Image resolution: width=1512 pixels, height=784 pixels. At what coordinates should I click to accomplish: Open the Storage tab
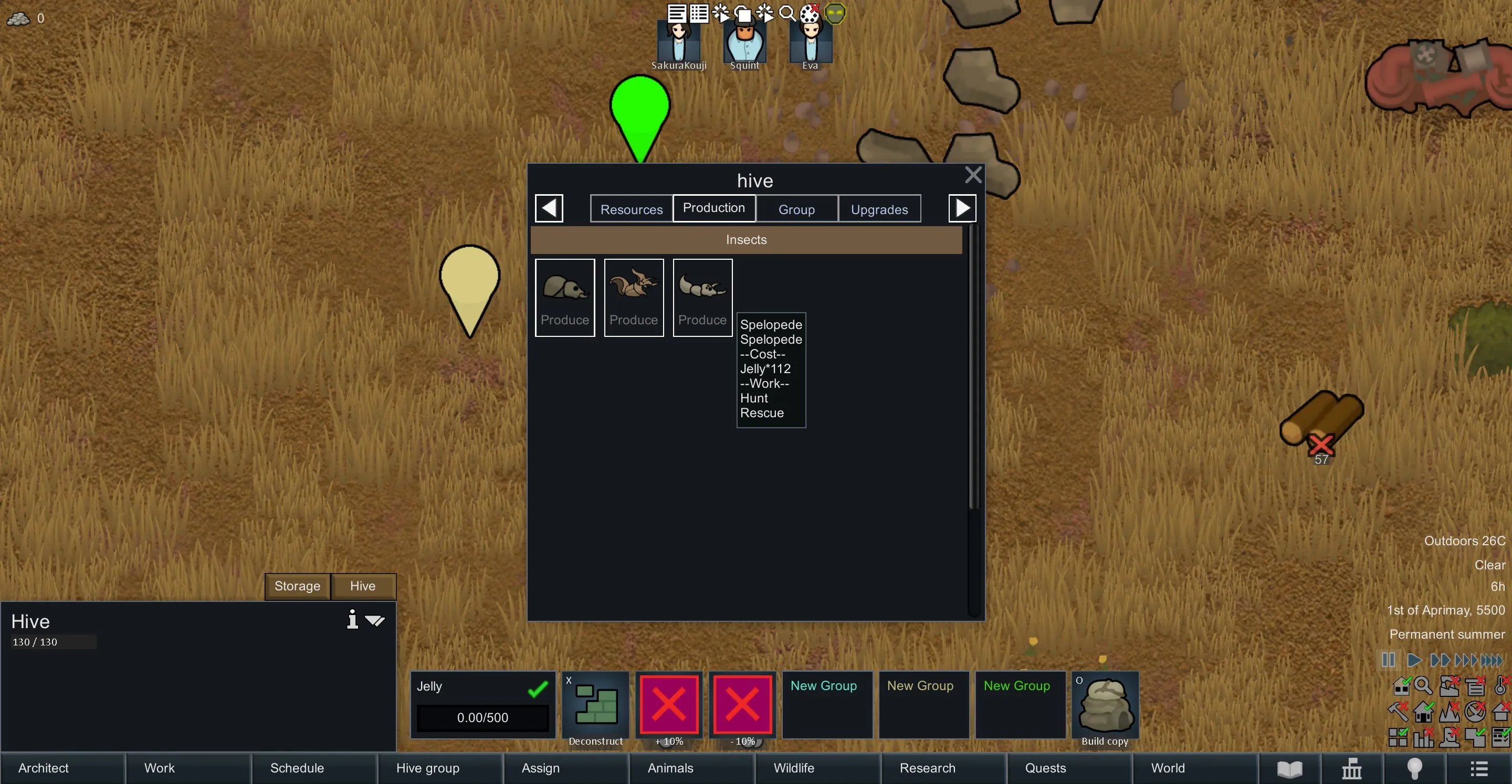[x=297, y=586]
